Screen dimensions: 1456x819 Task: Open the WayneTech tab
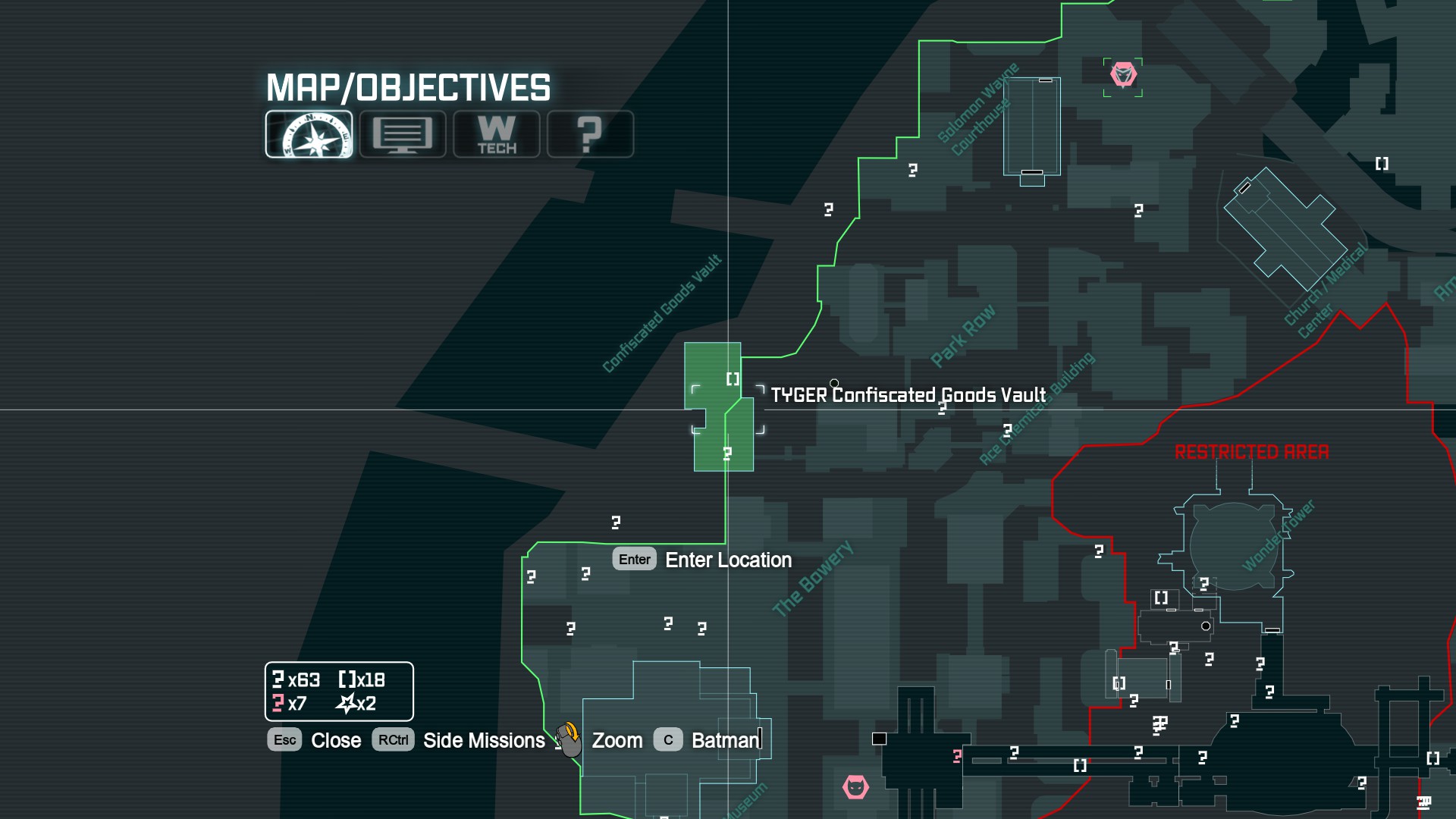[x=497, y=134]
